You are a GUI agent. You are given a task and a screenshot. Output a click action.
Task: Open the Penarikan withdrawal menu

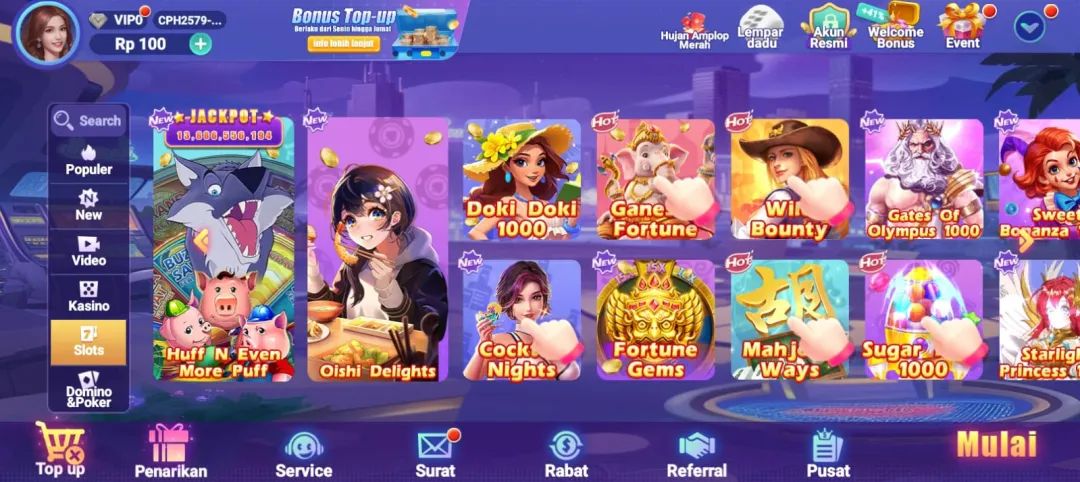(170, 451)
